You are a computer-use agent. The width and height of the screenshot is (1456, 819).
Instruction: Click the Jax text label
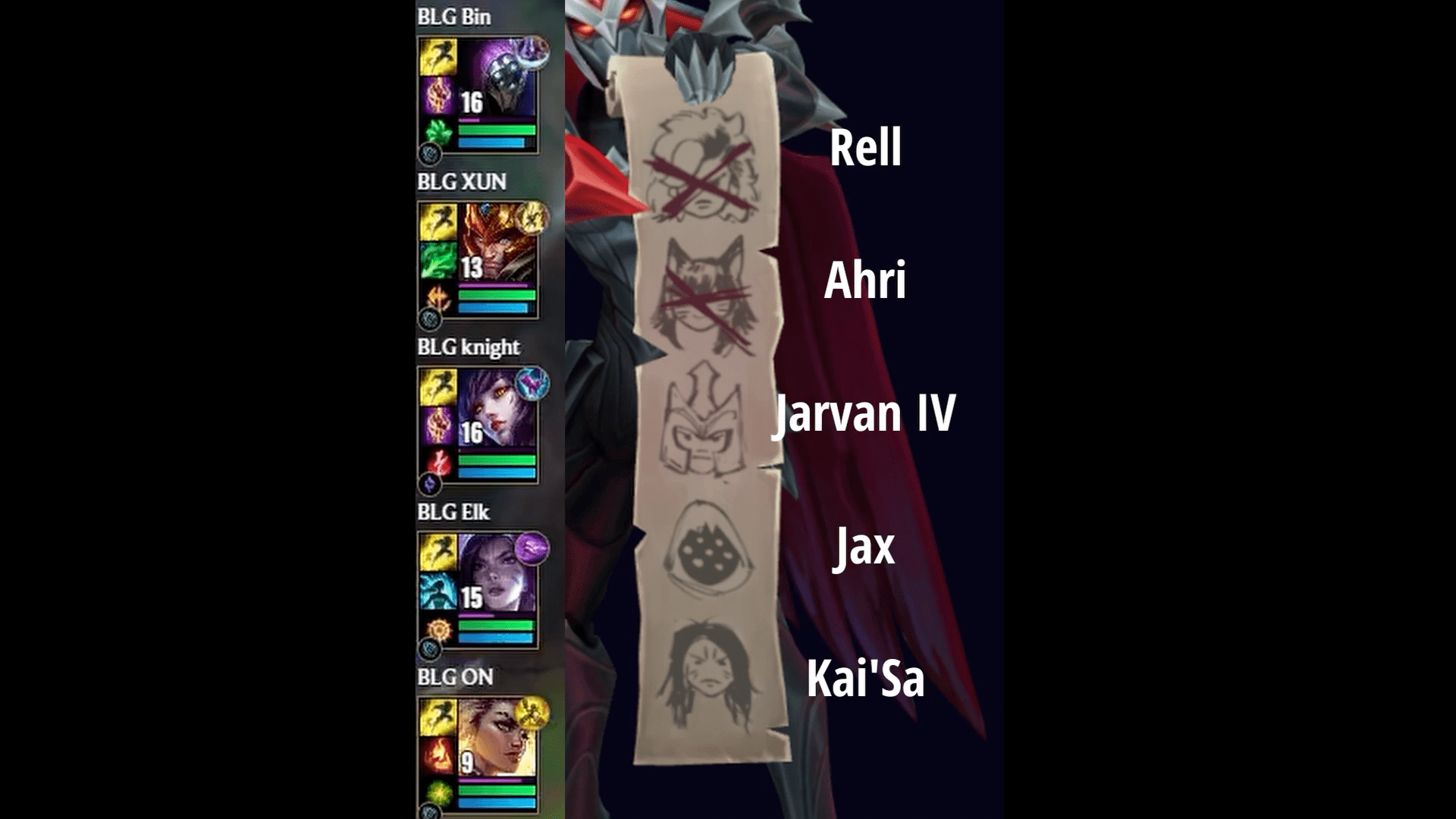[864, 551]
